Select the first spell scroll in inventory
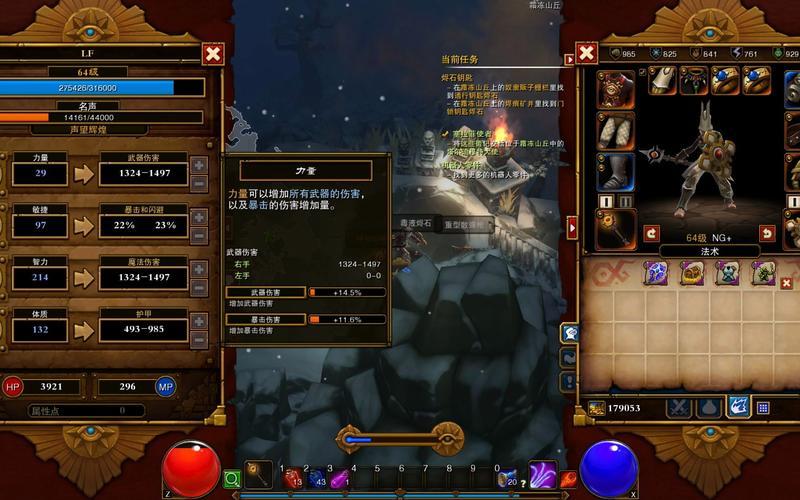The image size is (800, 500). 655,272
